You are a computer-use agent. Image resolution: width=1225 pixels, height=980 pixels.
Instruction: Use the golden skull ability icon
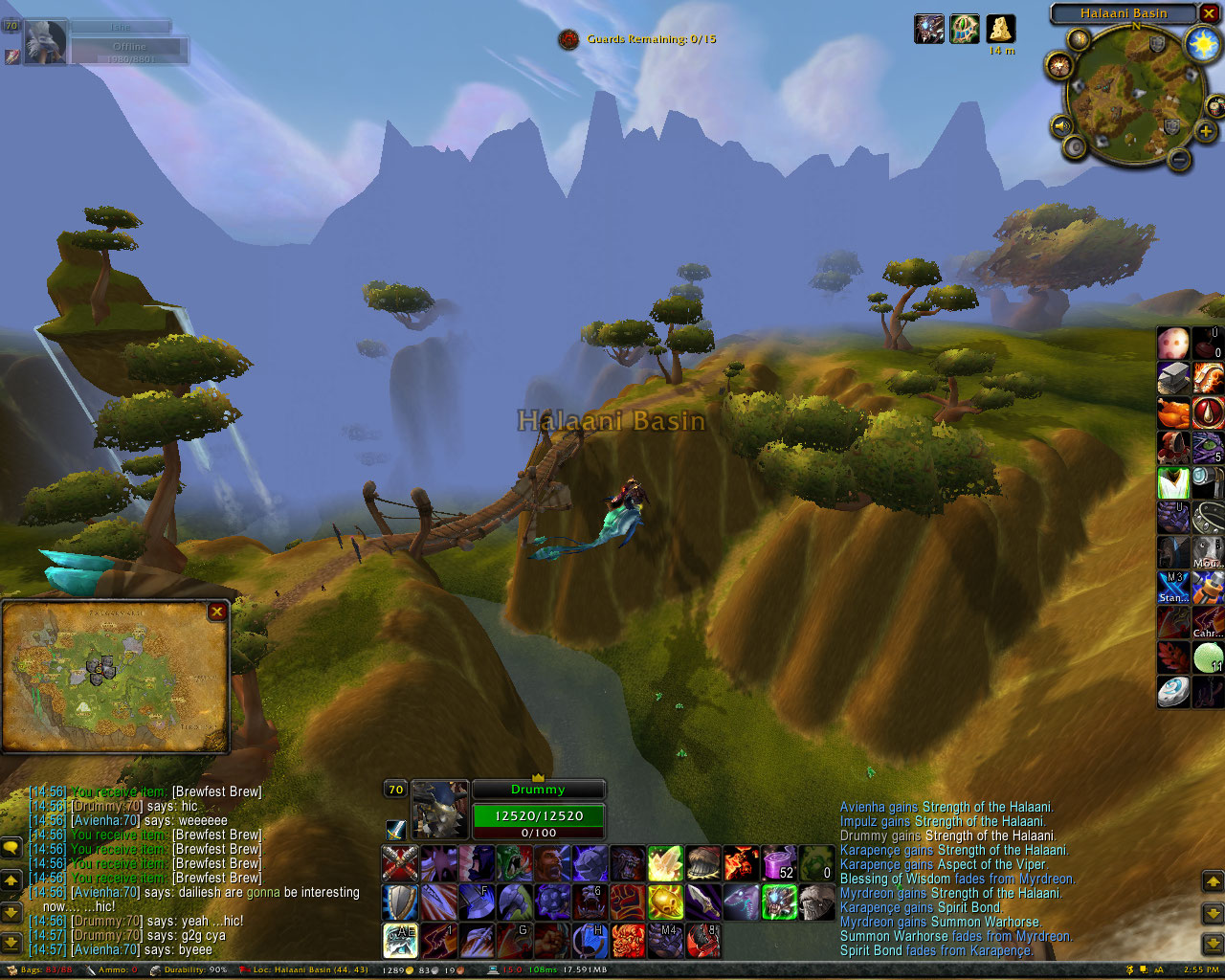(665, 902)
